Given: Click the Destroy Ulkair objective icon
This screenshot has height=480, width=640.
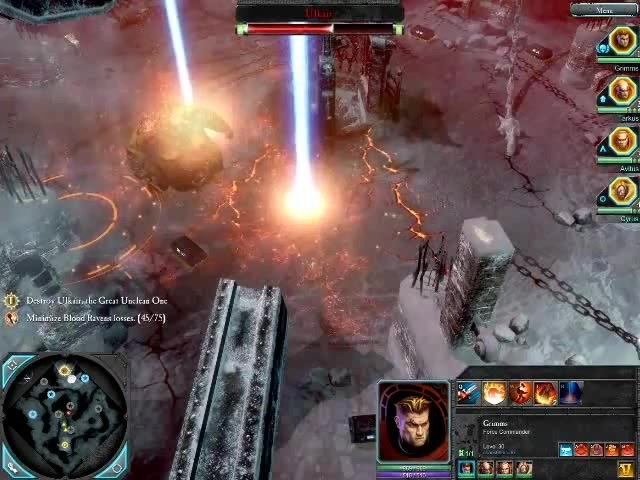Looking at the screenshot, I should 11,300.
